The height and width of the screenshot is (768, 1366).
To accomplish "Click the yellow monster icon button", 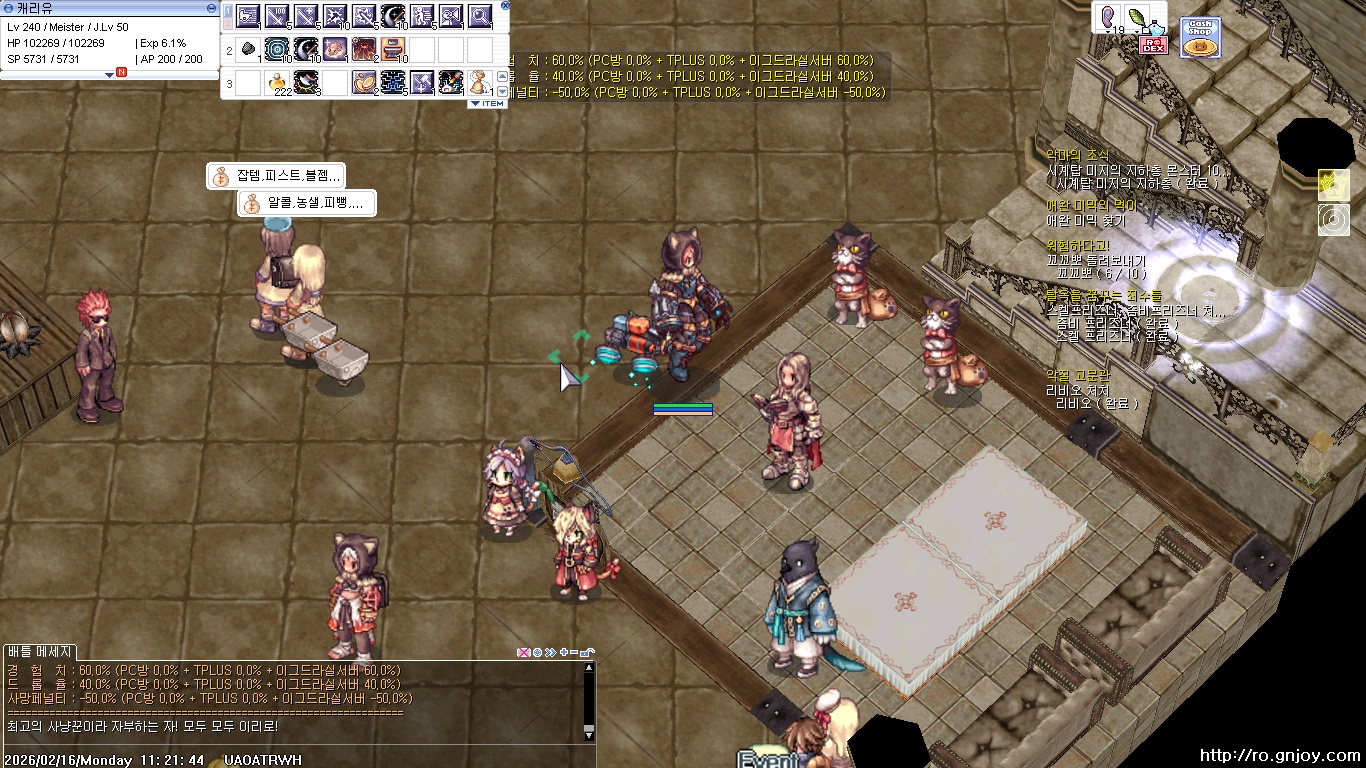I will coord(1333,185).
